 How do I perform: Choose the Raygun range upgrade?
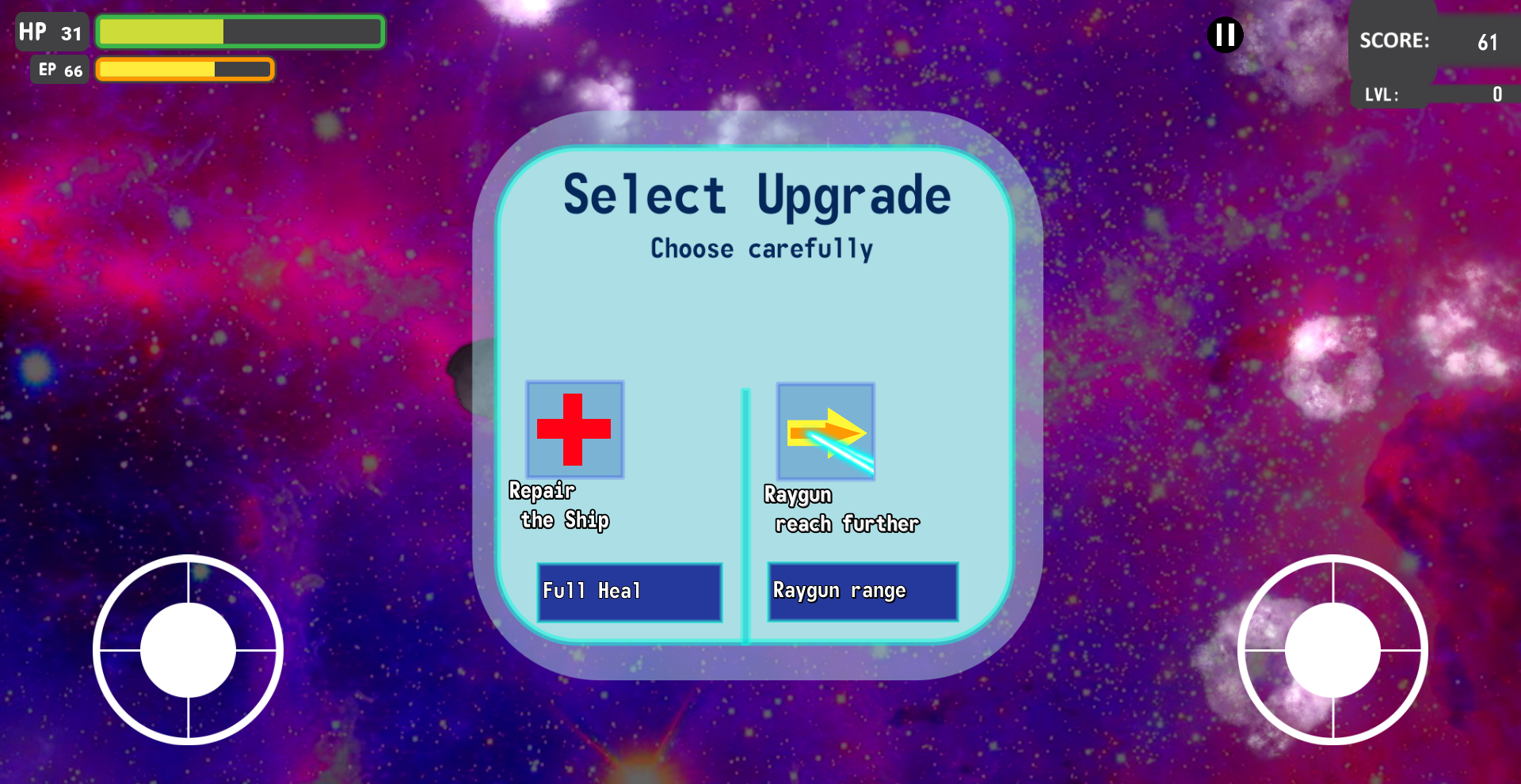862,592
